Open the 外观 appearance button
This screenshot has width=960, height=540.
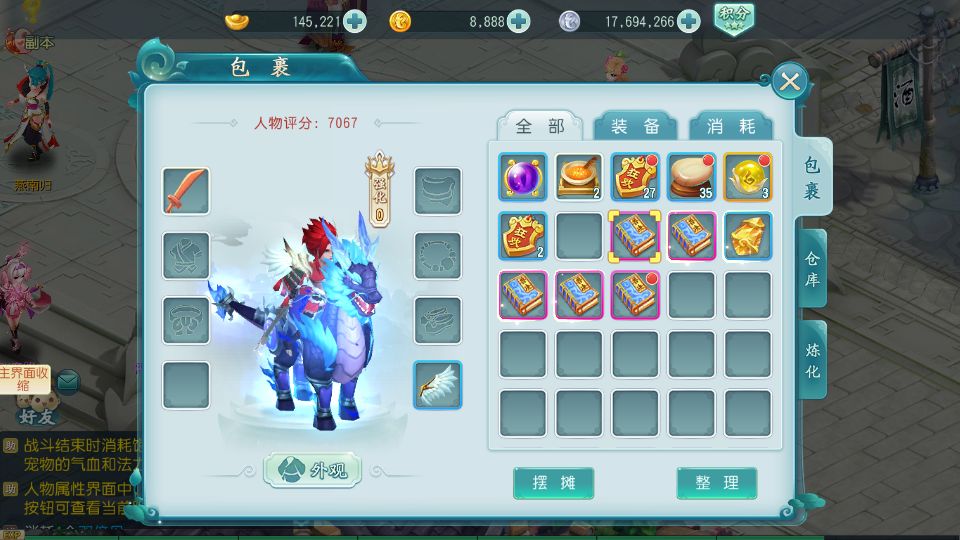point(312,469)
